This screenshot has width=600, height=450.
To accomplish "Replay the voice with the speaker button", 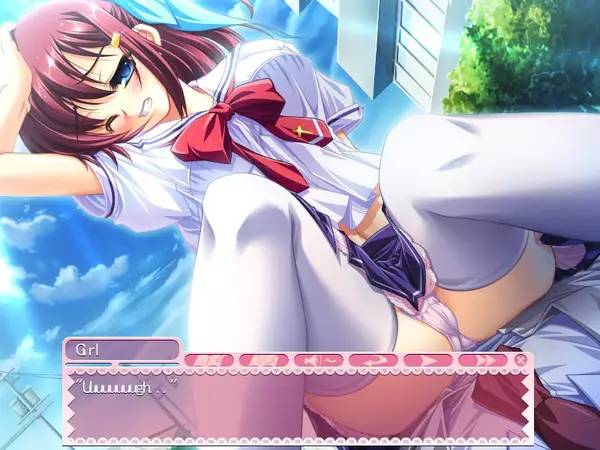I will click(317, 359).
